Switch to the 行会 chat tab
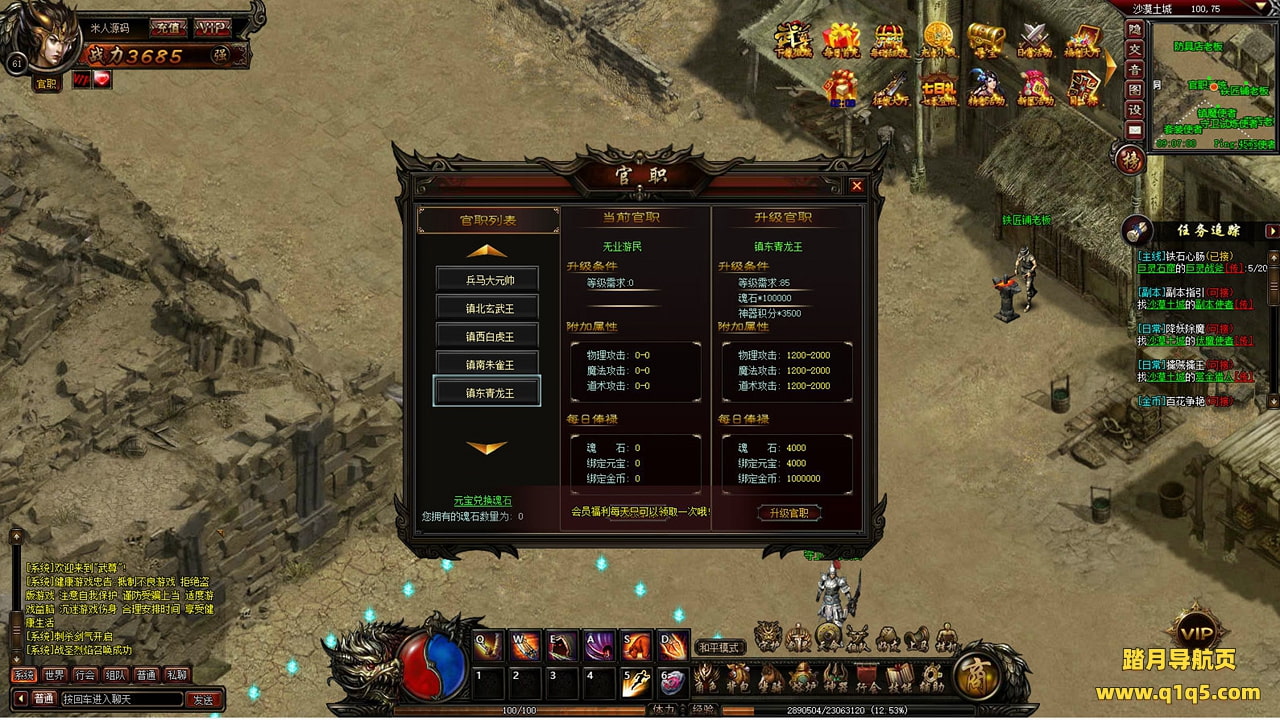 (x=85, y=675)
